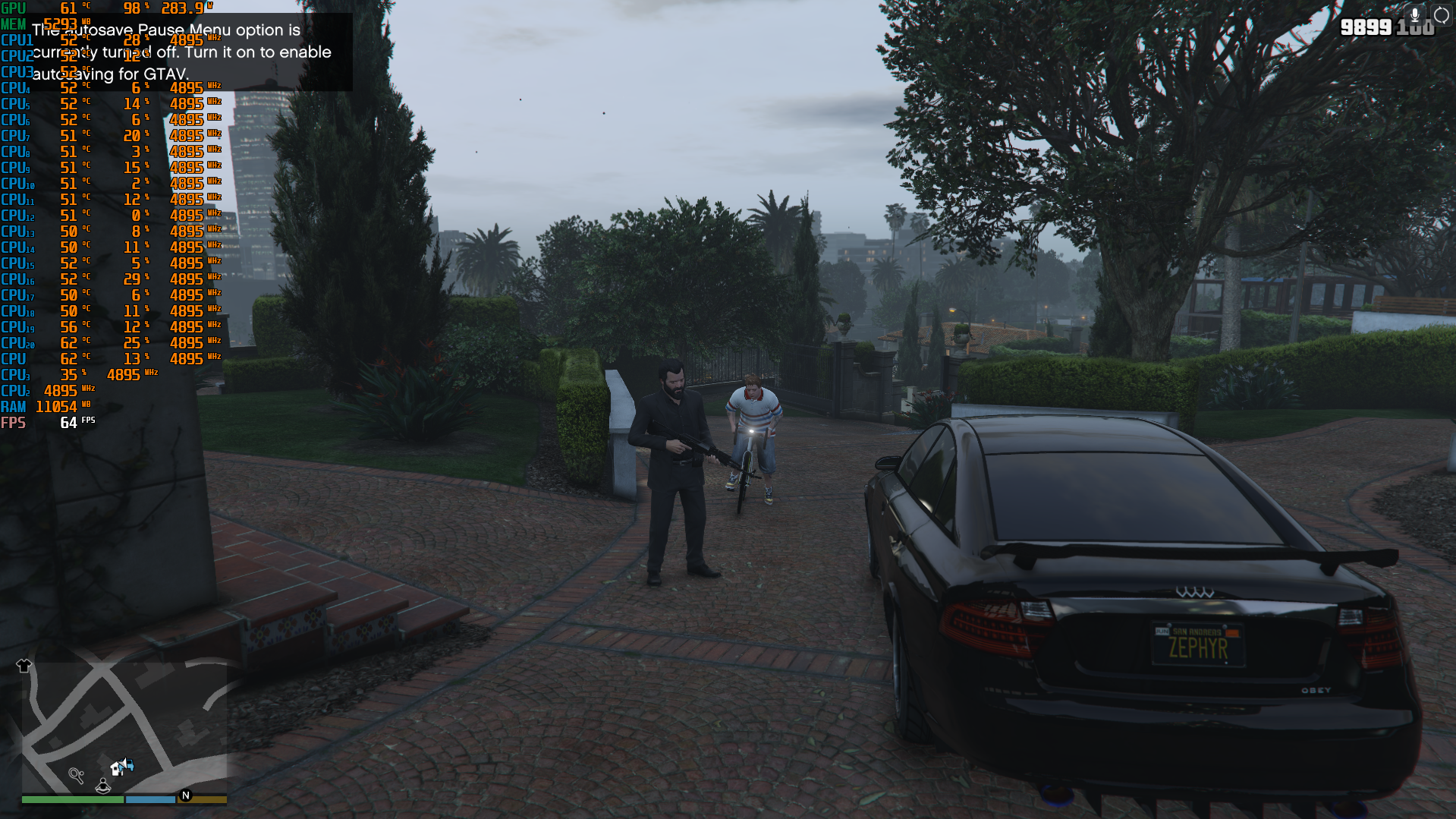
Task: Click the north compass marker
Action: point(186,795)
